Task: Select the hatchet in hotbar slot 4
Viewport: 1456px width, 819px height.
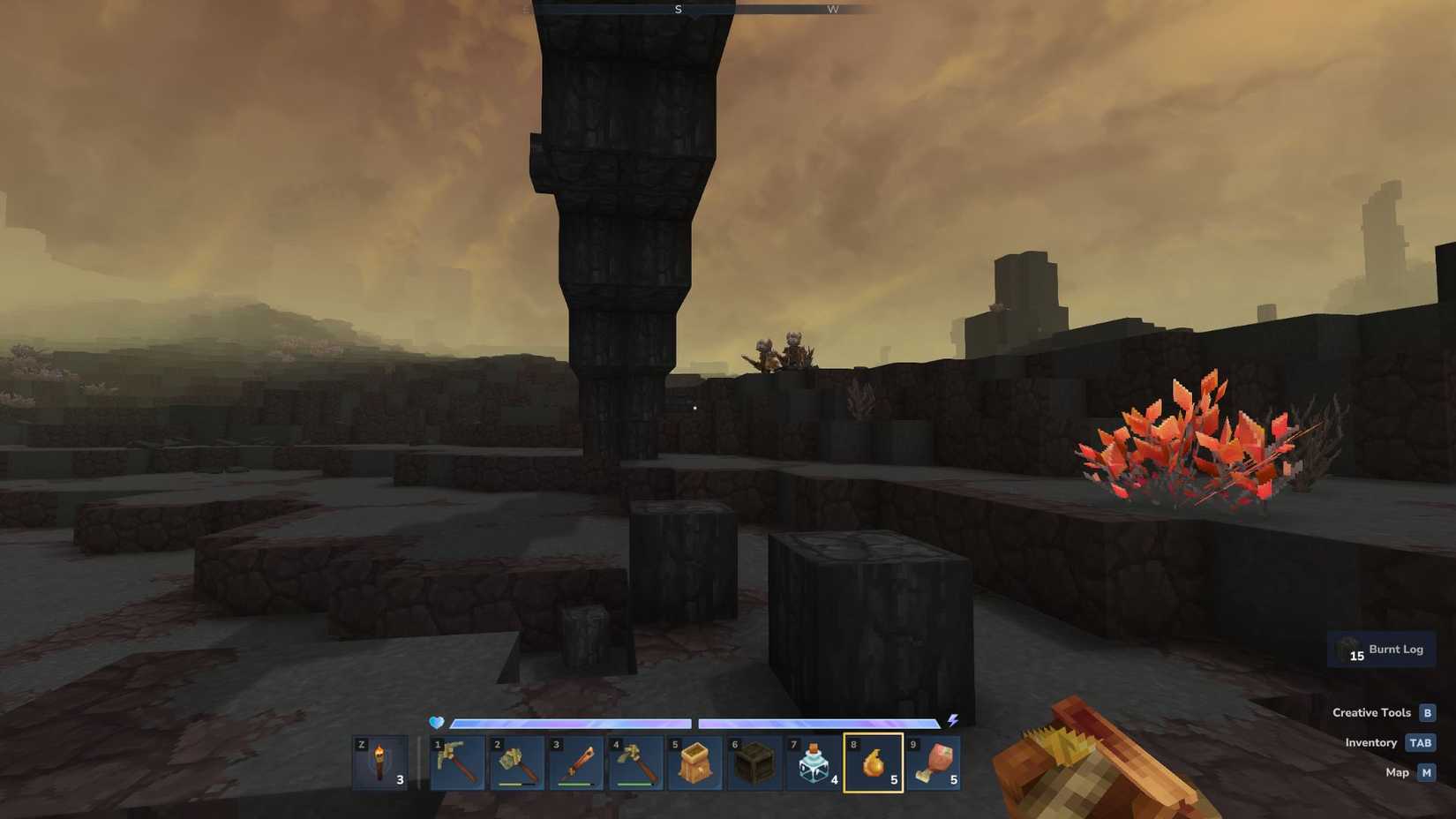Action: tap(637, 763)
